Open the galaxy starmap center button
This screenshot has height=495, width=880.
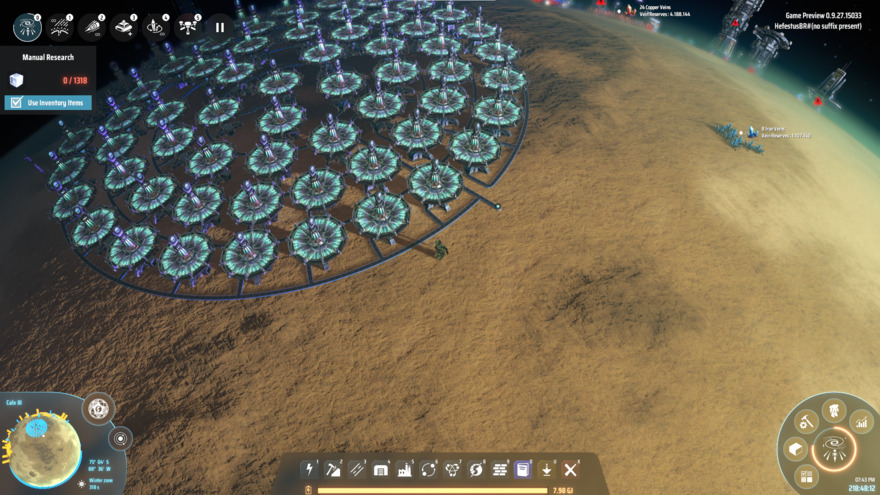[x=833, y=448]
